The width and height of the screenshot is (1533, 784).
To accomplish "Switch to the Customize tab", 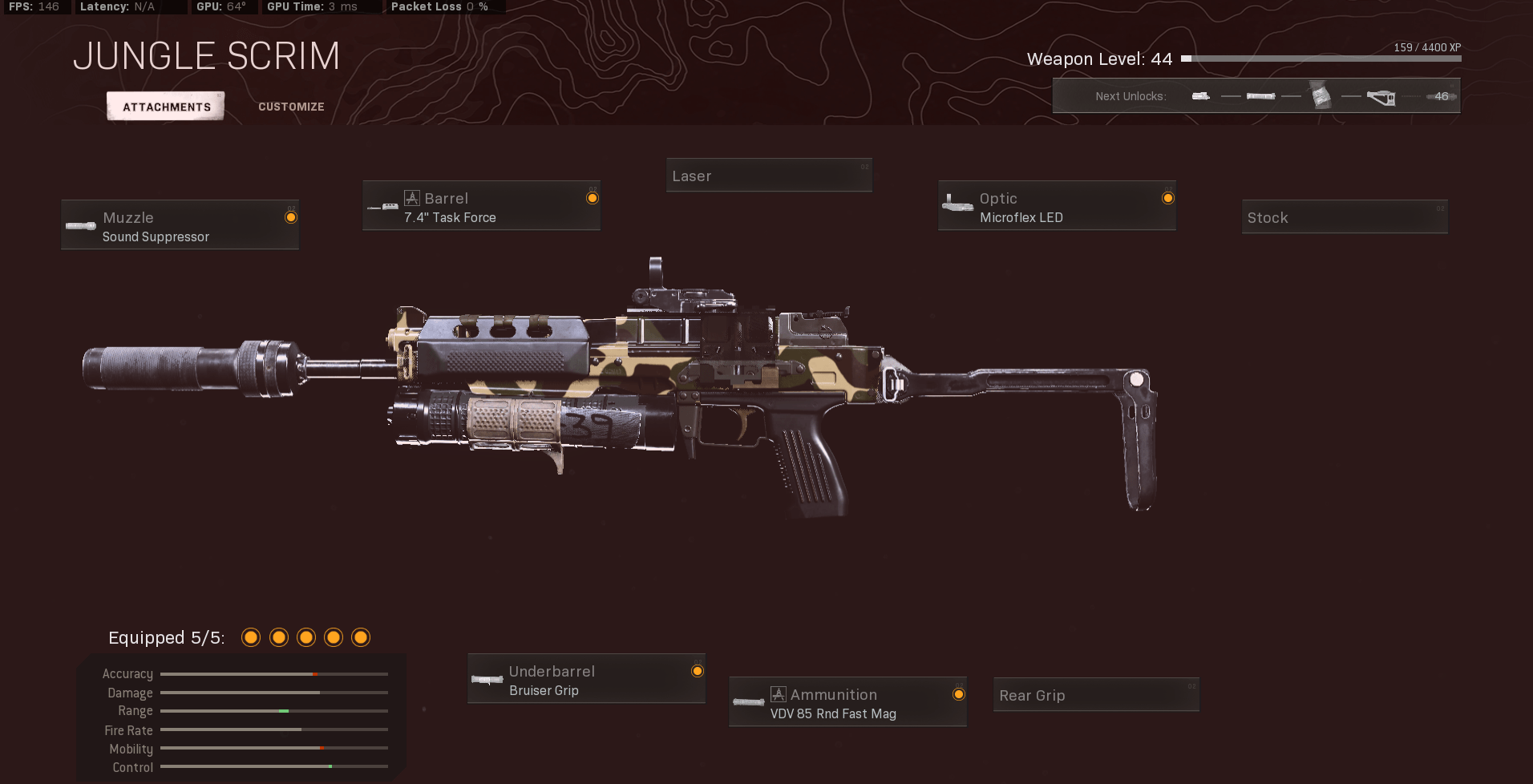I will pos(291,106).
